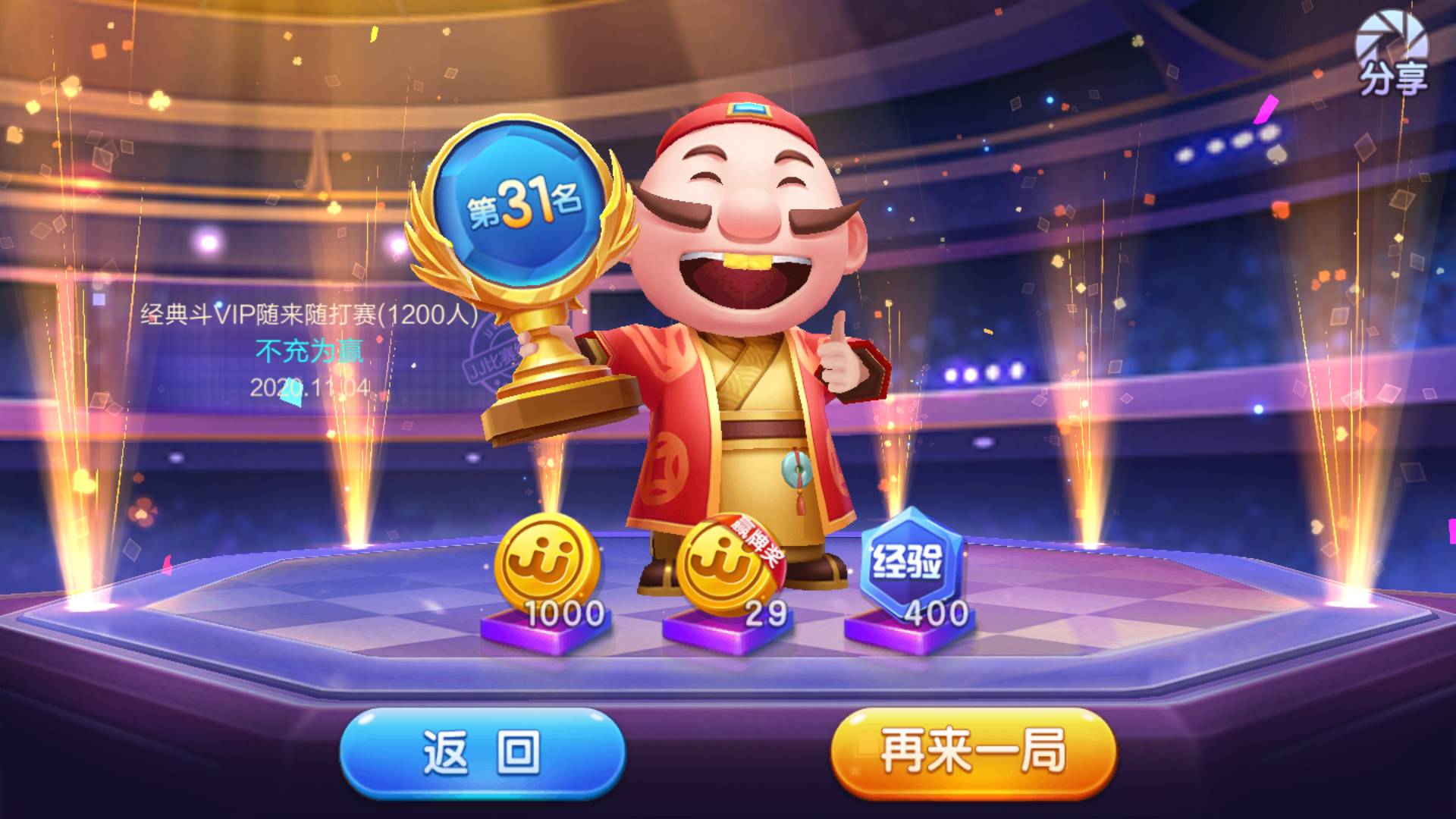Image resolution: width=1456 pixels, height=819 pixels.
Task: Select the 经典斗VIP随来随打赛 tournament title
Action: tap(306, 313)
